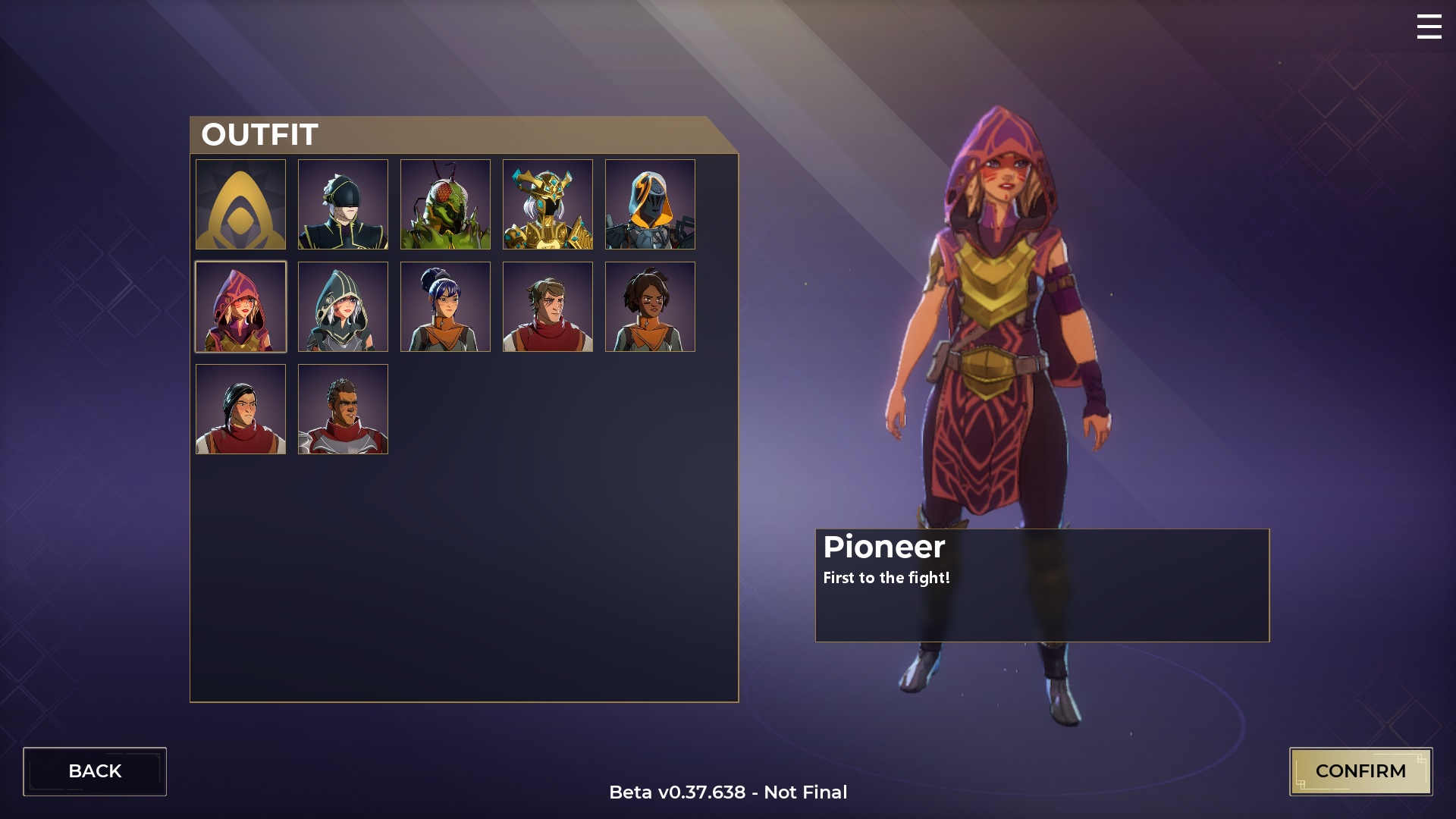Viewport: 1456px width, 819px height.
Task: Select the orange-hooded armored outfit
Action: pos(650,204)
